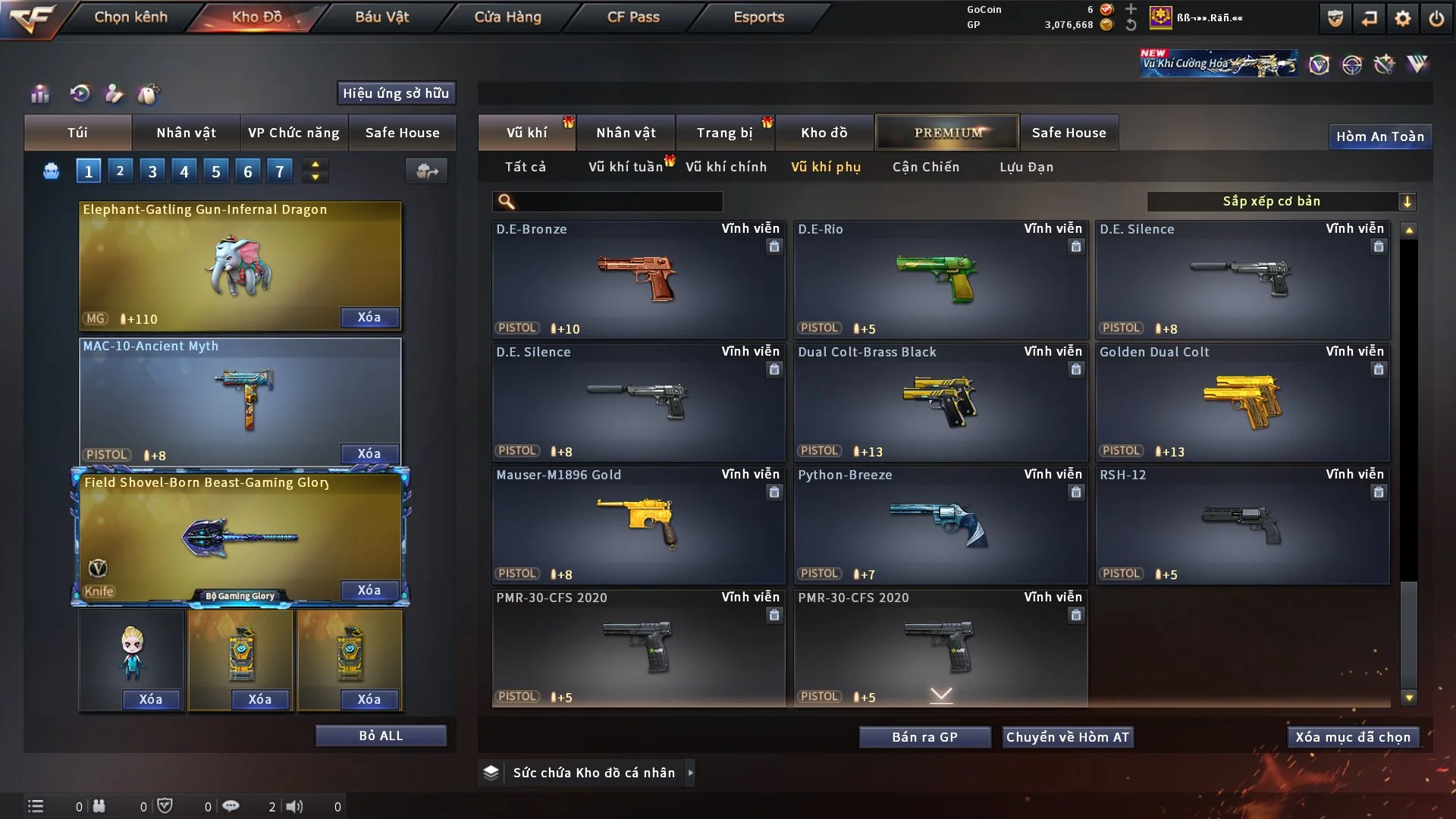1456x819 pixels.
Task: Go to Chọn kênh channel selection
Action: click(130, 17)
